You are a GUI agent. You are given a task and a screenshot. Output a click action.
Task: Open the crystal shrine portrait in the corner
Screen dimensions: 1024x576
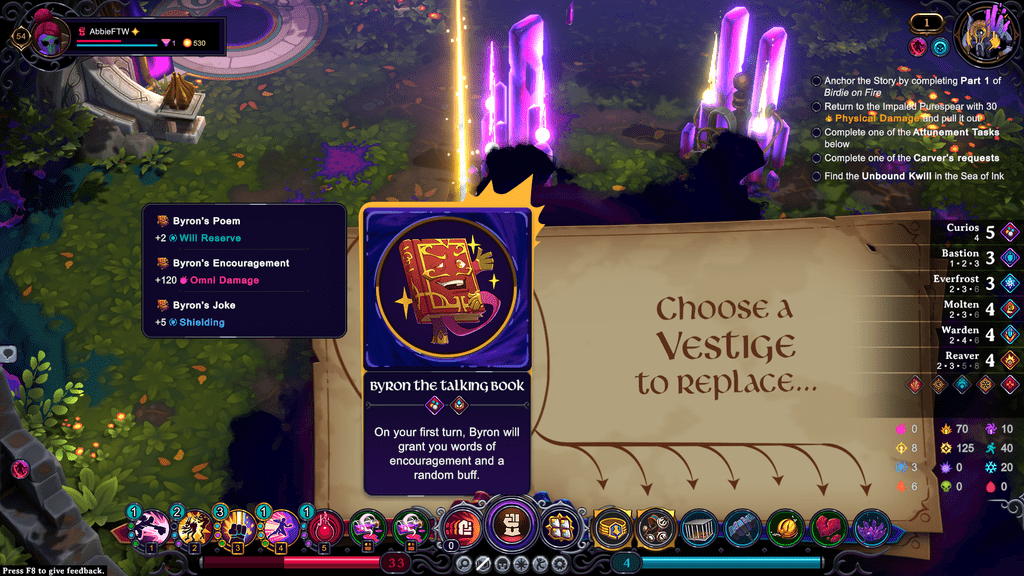pos(987,38)
